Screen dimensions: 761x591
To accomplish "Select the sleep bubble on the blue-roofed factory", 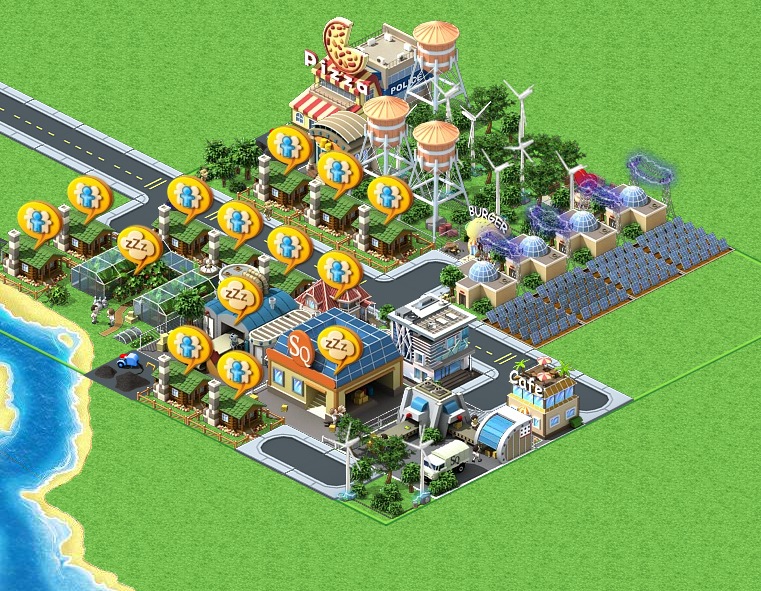I will click(238, 296).
